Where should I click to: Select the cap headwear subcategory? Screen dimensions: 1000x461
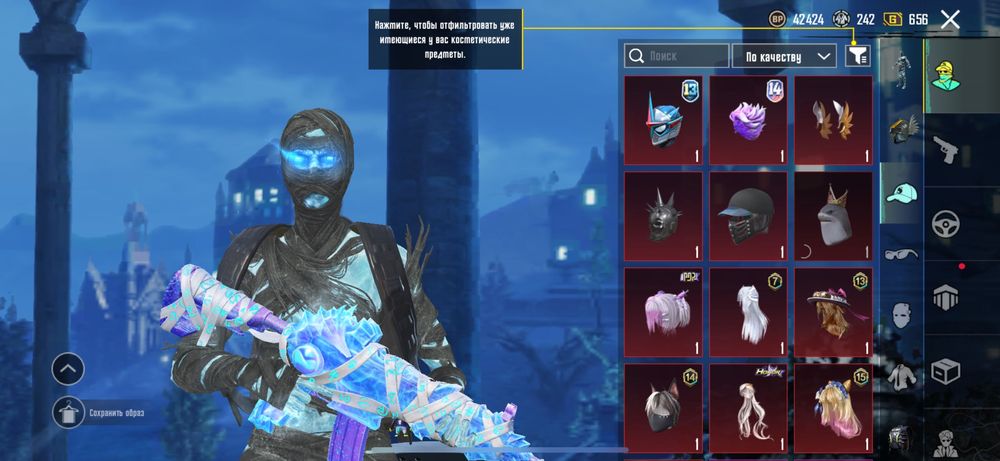point(900,195)
